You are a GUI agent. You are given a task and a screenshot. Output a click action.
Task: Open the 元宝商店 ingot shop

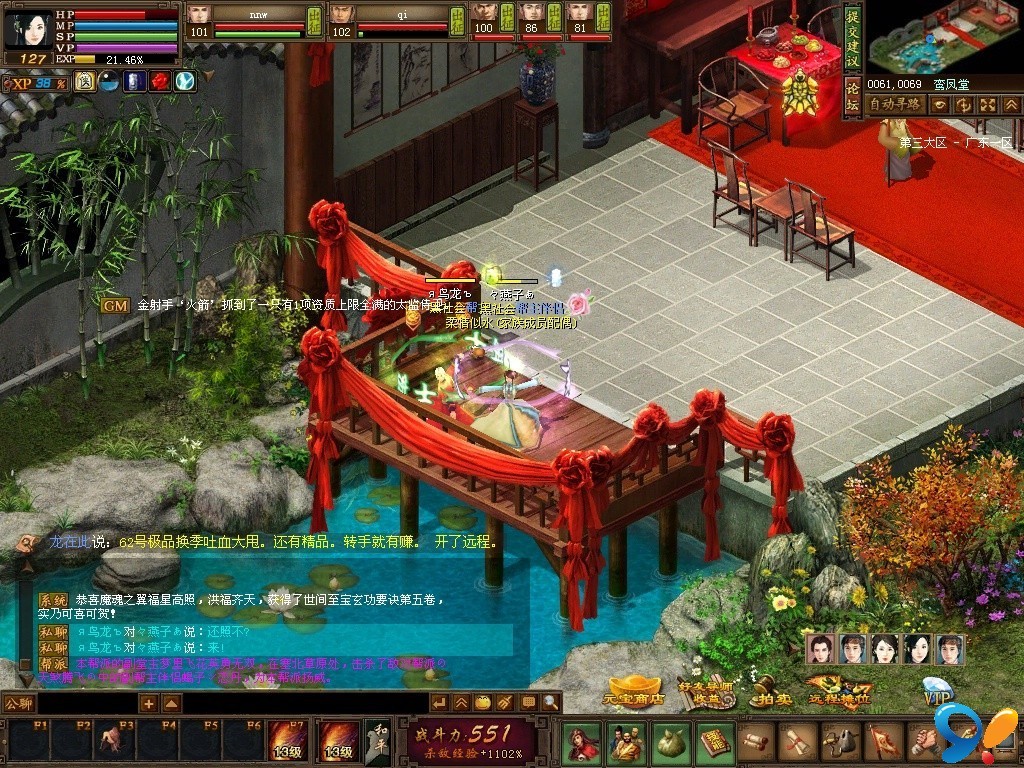[x=635, y=690]
